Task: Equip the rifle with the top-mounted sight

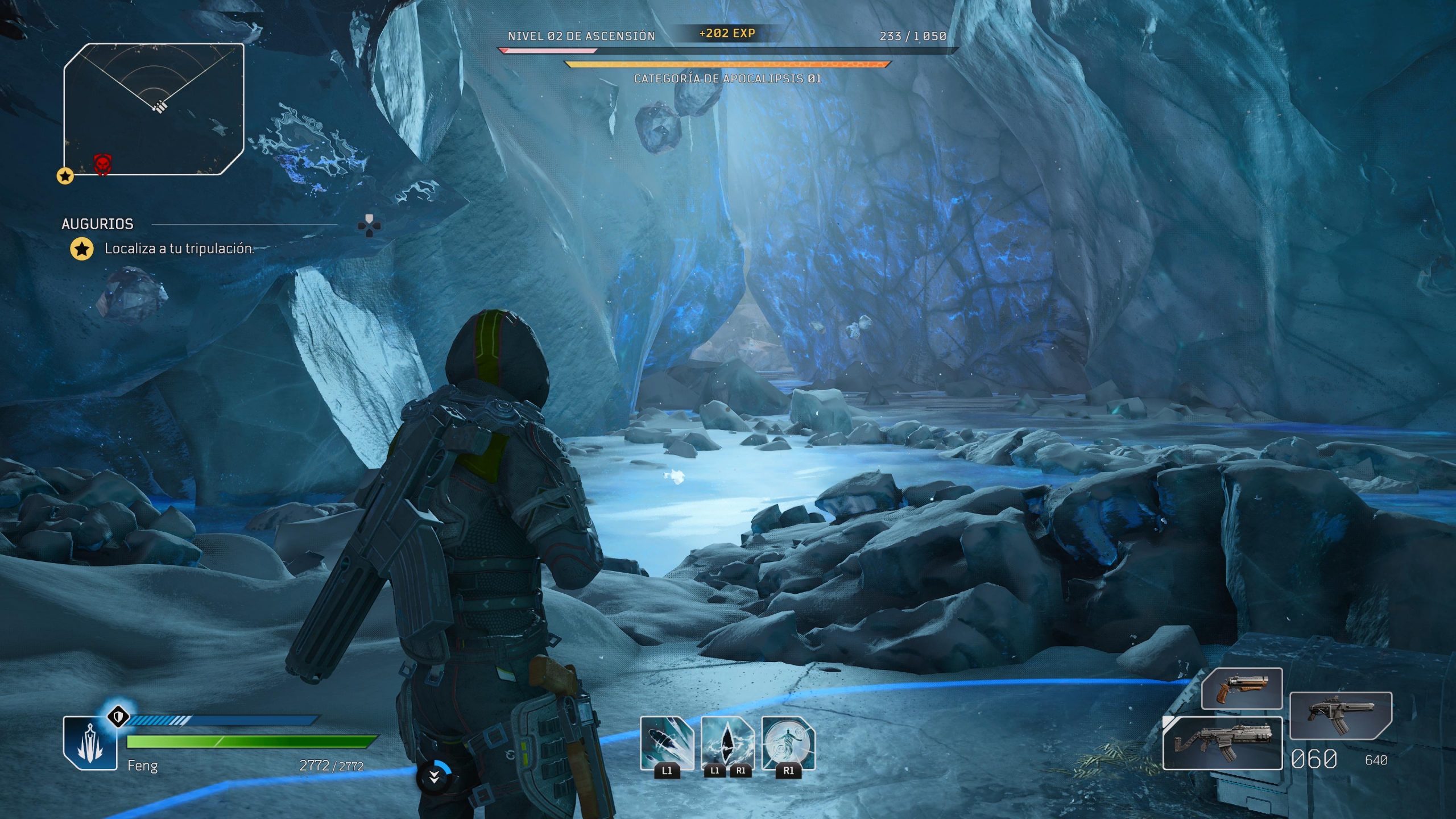Action: pyautogui.click(x=1340, y=715)
